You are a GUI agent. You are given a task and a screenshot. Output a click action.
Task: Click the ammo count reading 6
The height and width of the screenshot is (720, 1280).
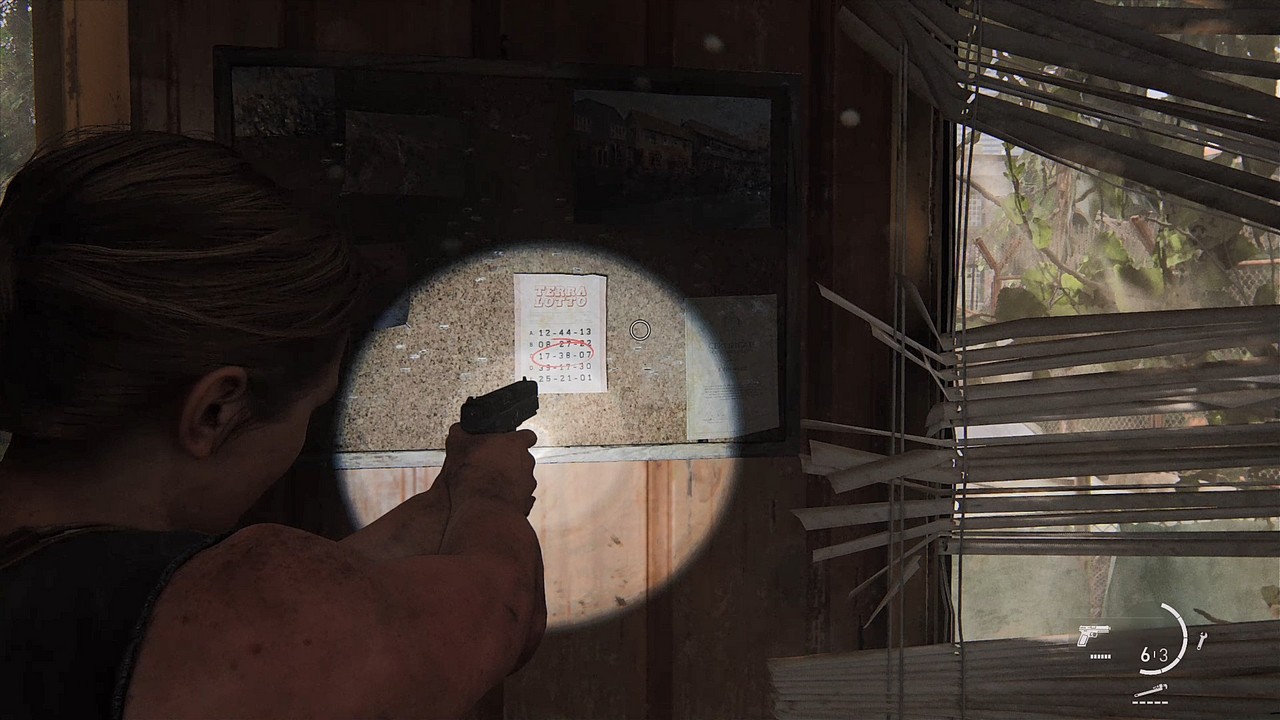(x=1145, y=654)
